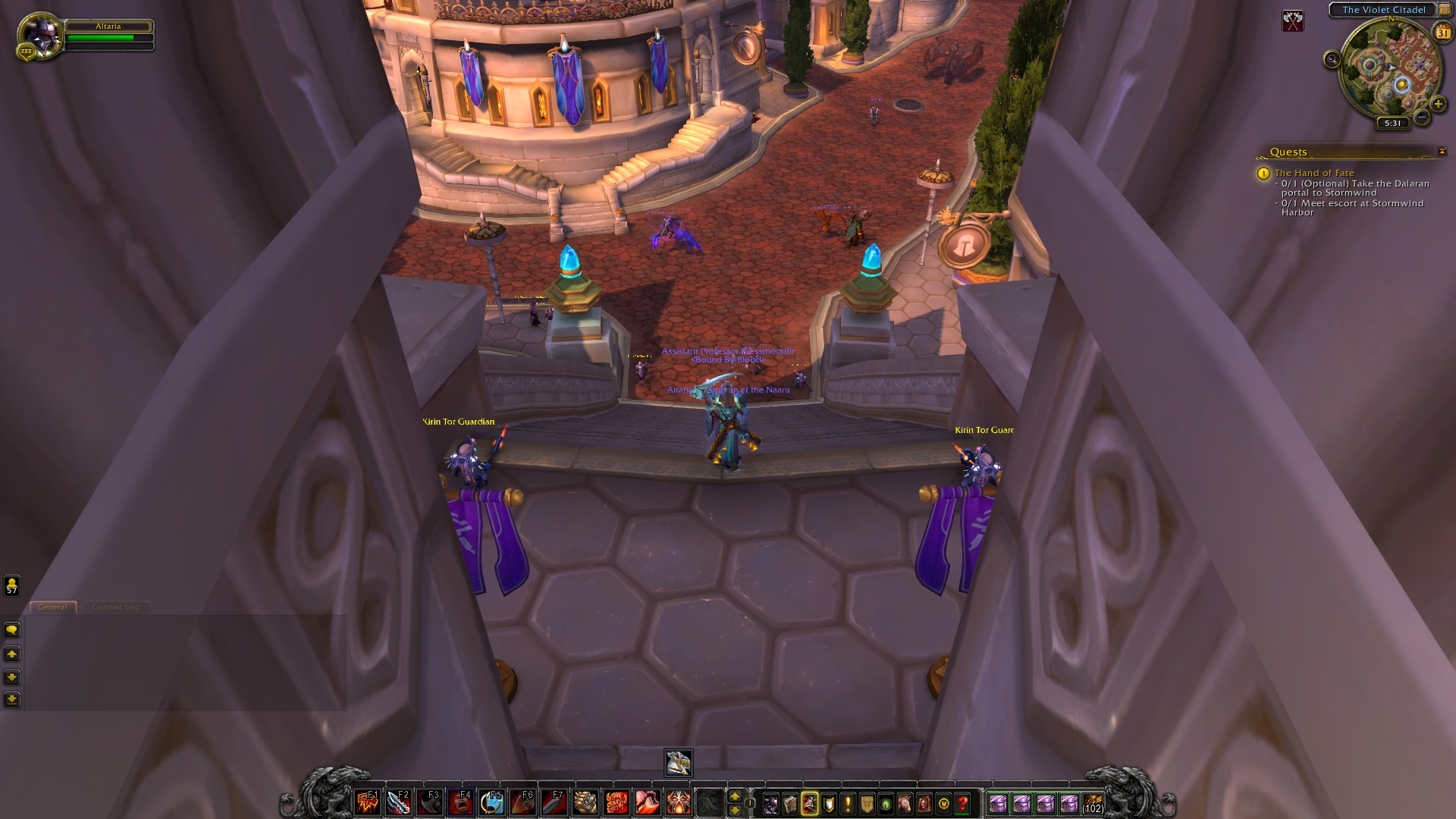
Task: Toggle the Guild panel via tabard icon
Action: (867, 804)
